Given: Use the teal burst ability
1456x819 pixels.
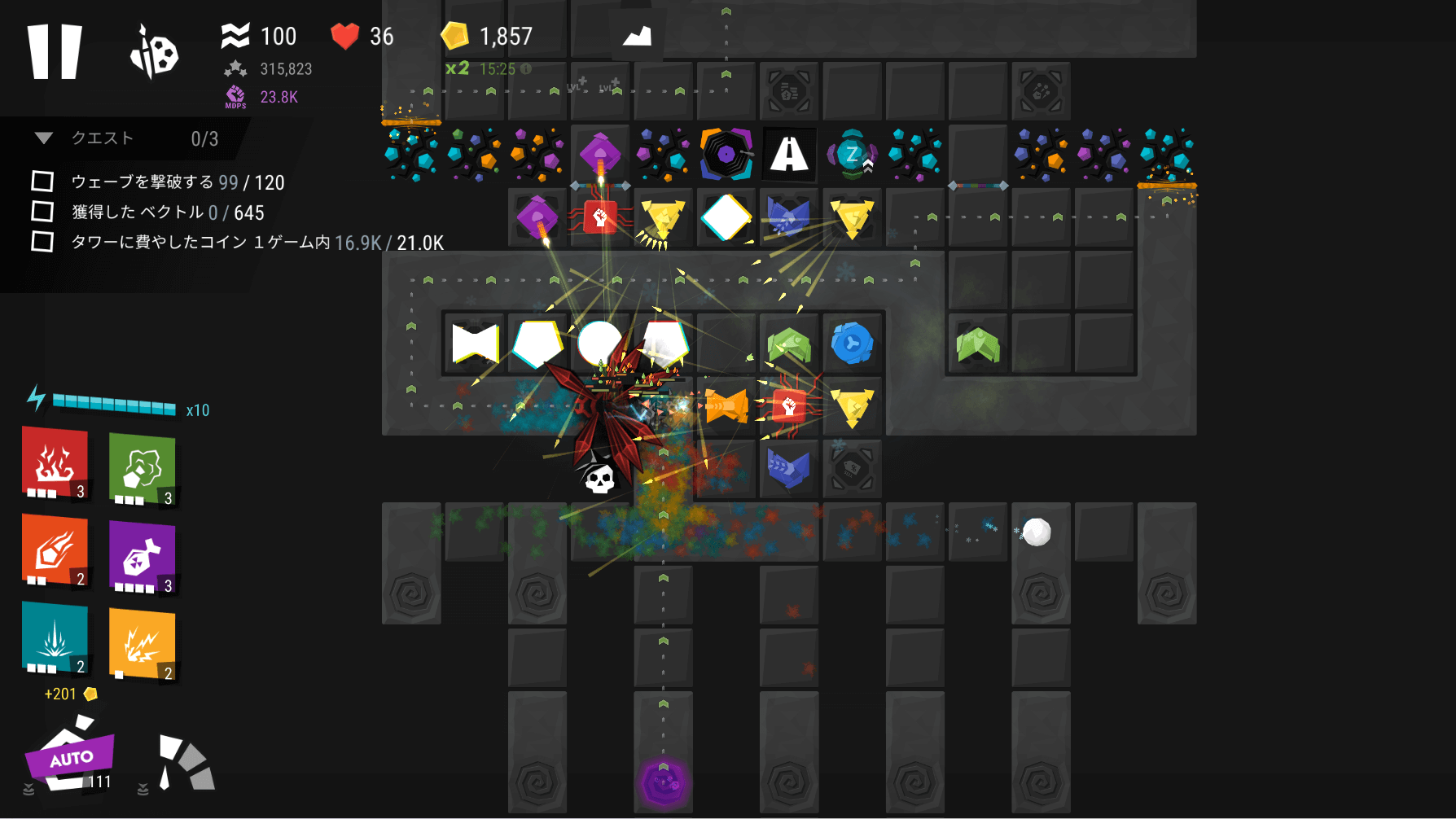Looking at the screenshot, I should point(55,638).
